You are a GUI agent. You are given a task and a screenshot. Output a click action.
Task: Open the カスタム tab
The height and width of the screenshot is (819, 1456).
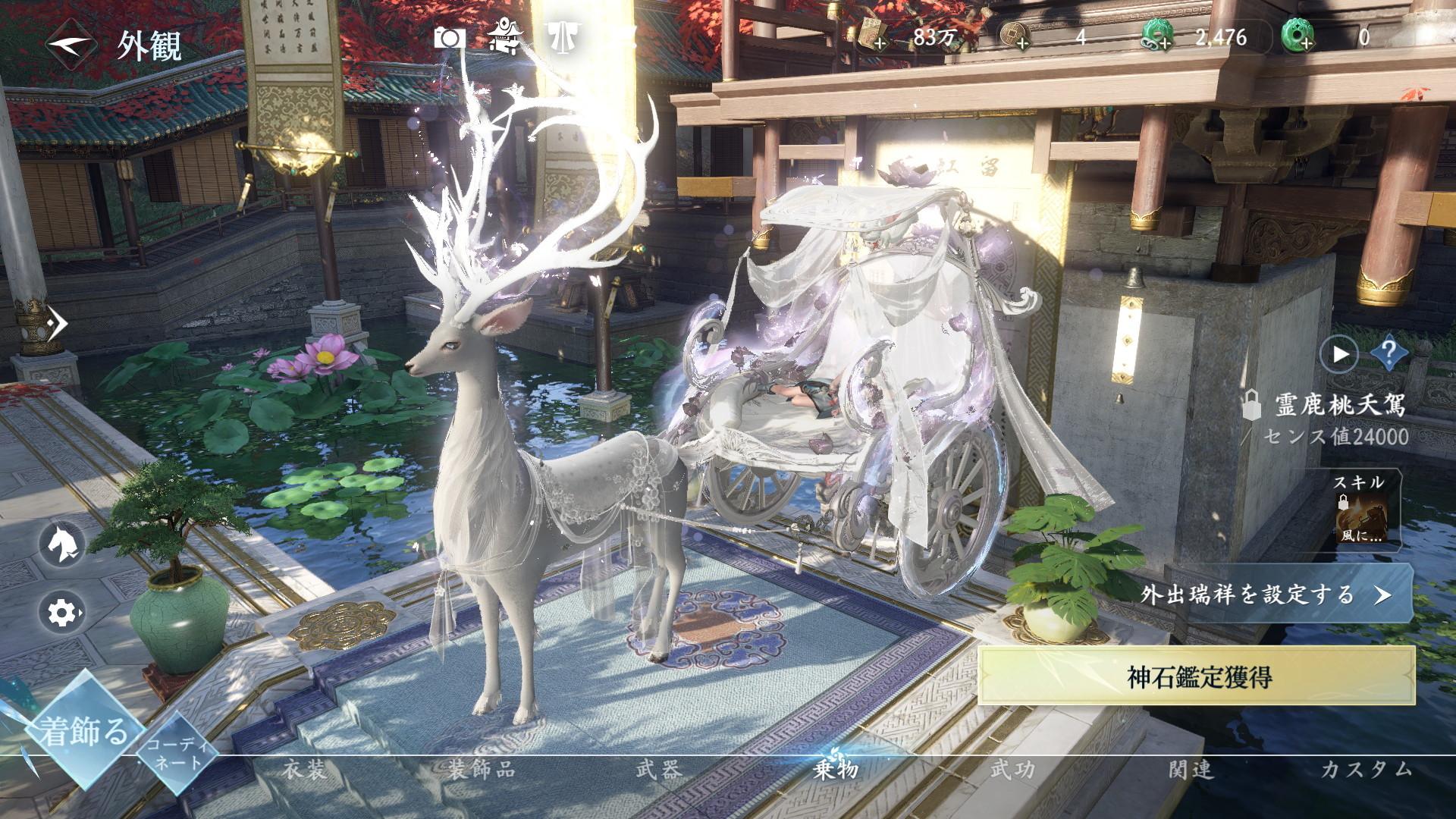point(1366,770)
